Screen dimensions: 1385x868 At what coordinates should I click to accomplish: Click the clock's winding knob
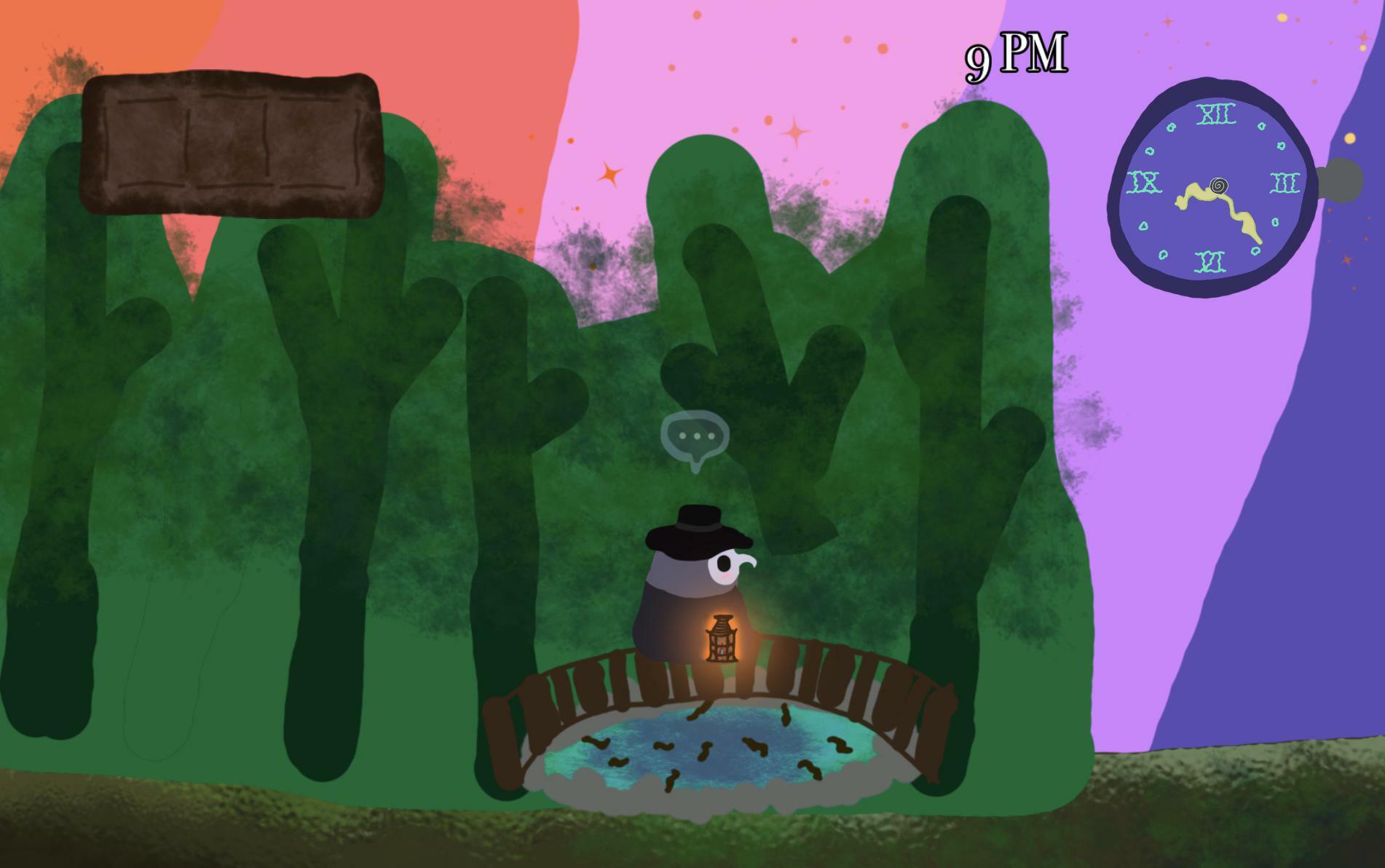pos(1340,177)
